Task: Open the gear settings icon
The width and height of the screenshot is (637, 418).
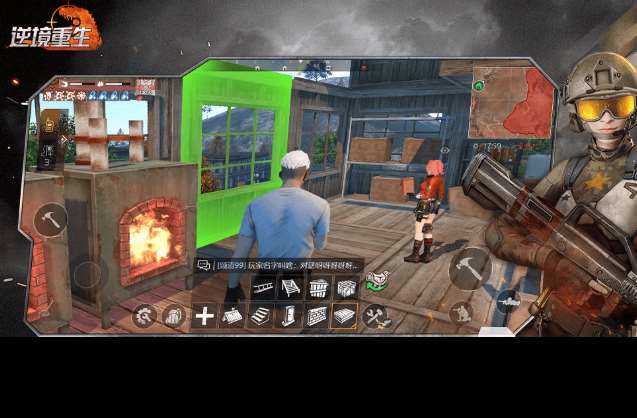Action: tap(145, 317)
